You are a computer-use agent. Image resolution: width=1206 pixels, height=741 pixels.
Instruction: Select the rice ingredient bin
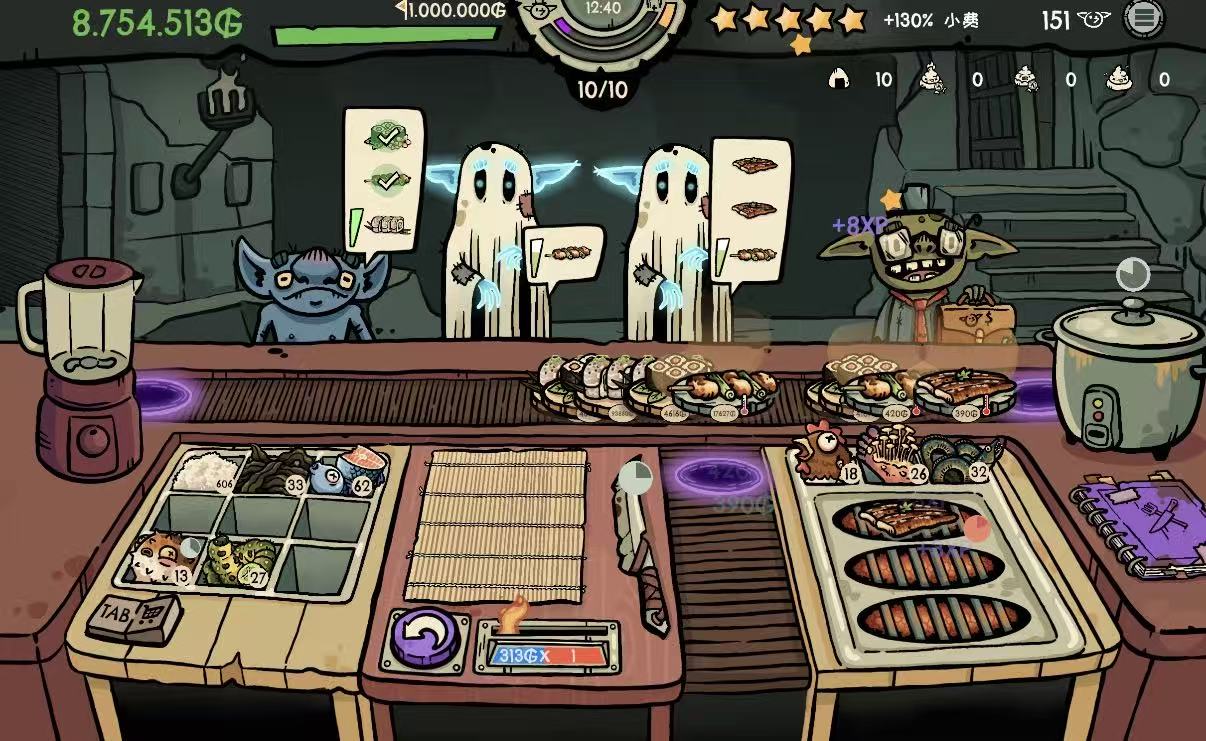pyautogui.click(x=208, y=473)
